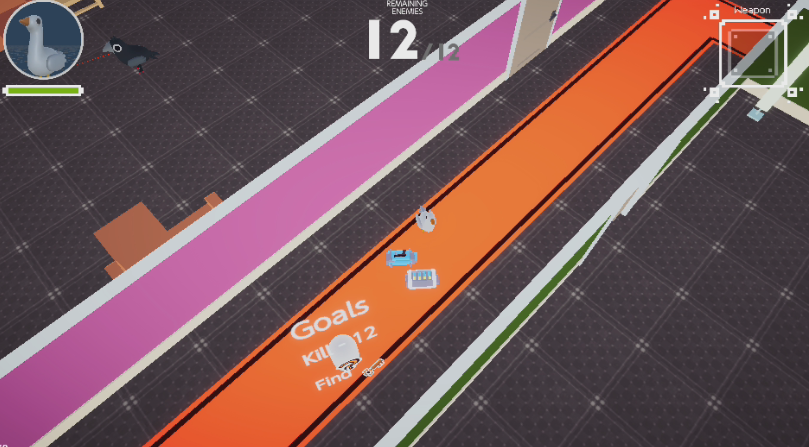Image resolution: width=809 pixels, height=447 pixels.
Task: Click the goose character portrait
Action: [43, 41]
